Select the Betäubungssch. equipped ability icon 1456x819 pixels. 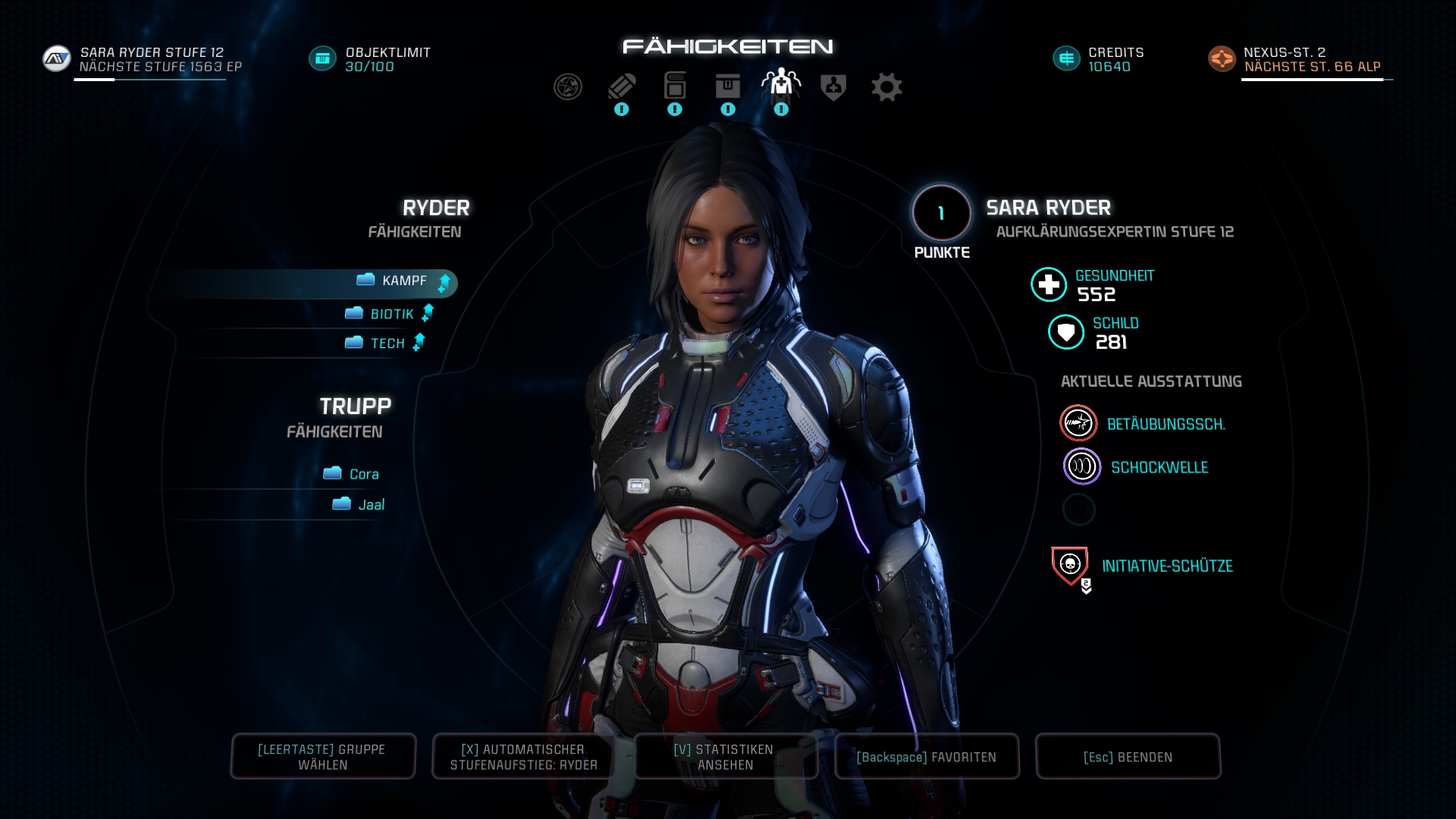point(1078,423)
